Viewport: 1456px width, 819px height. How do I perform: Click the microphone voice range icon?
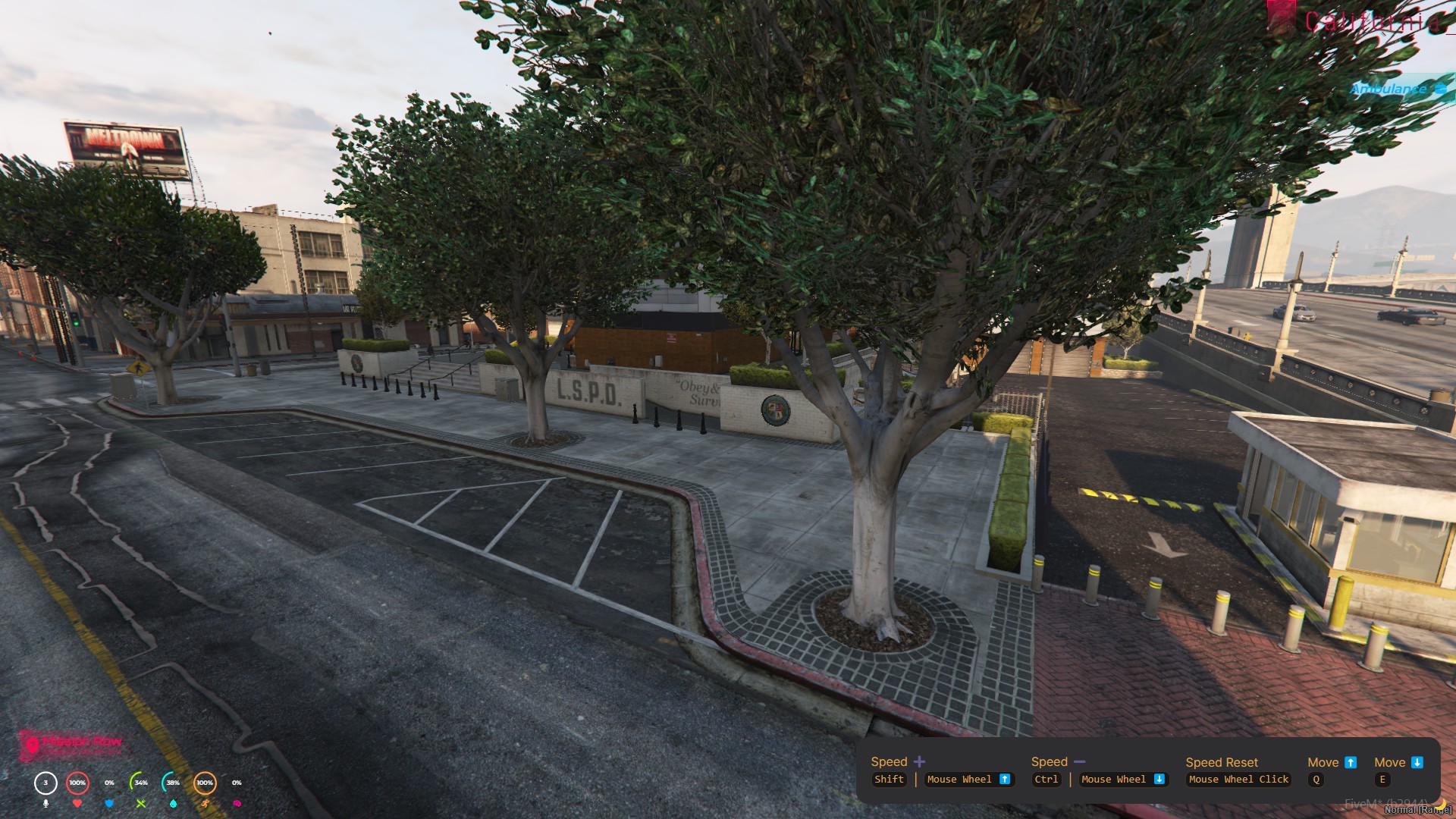tap(45, 803)
